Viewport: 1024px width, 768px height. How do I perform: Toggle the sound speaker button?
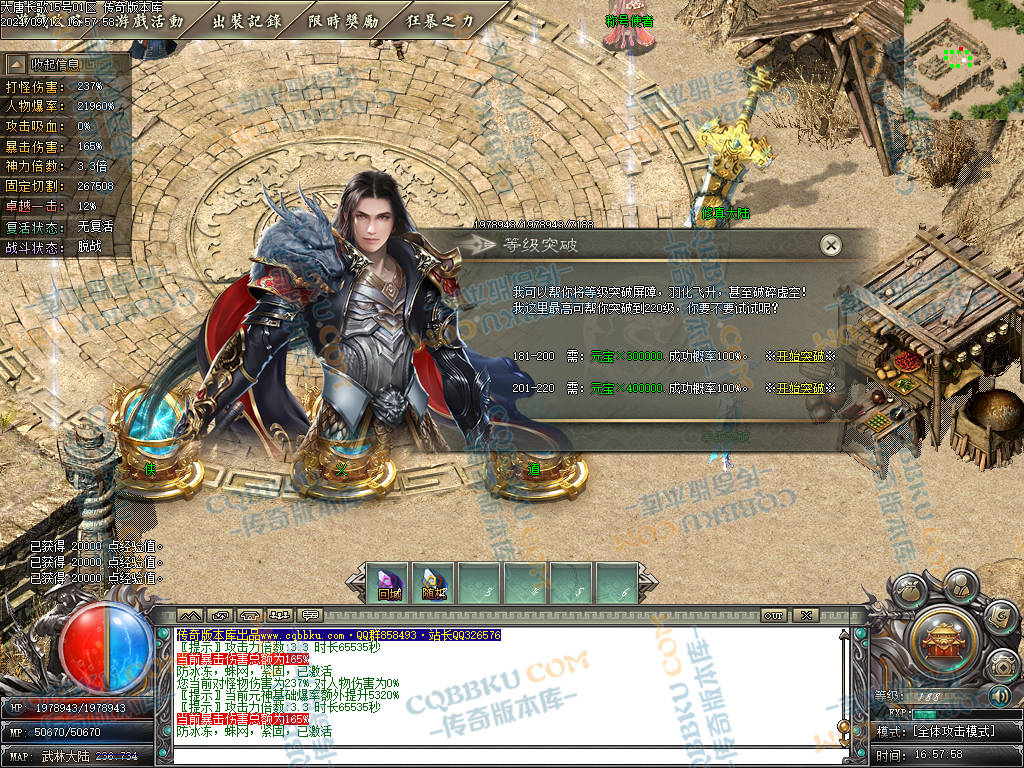(999, 696)
